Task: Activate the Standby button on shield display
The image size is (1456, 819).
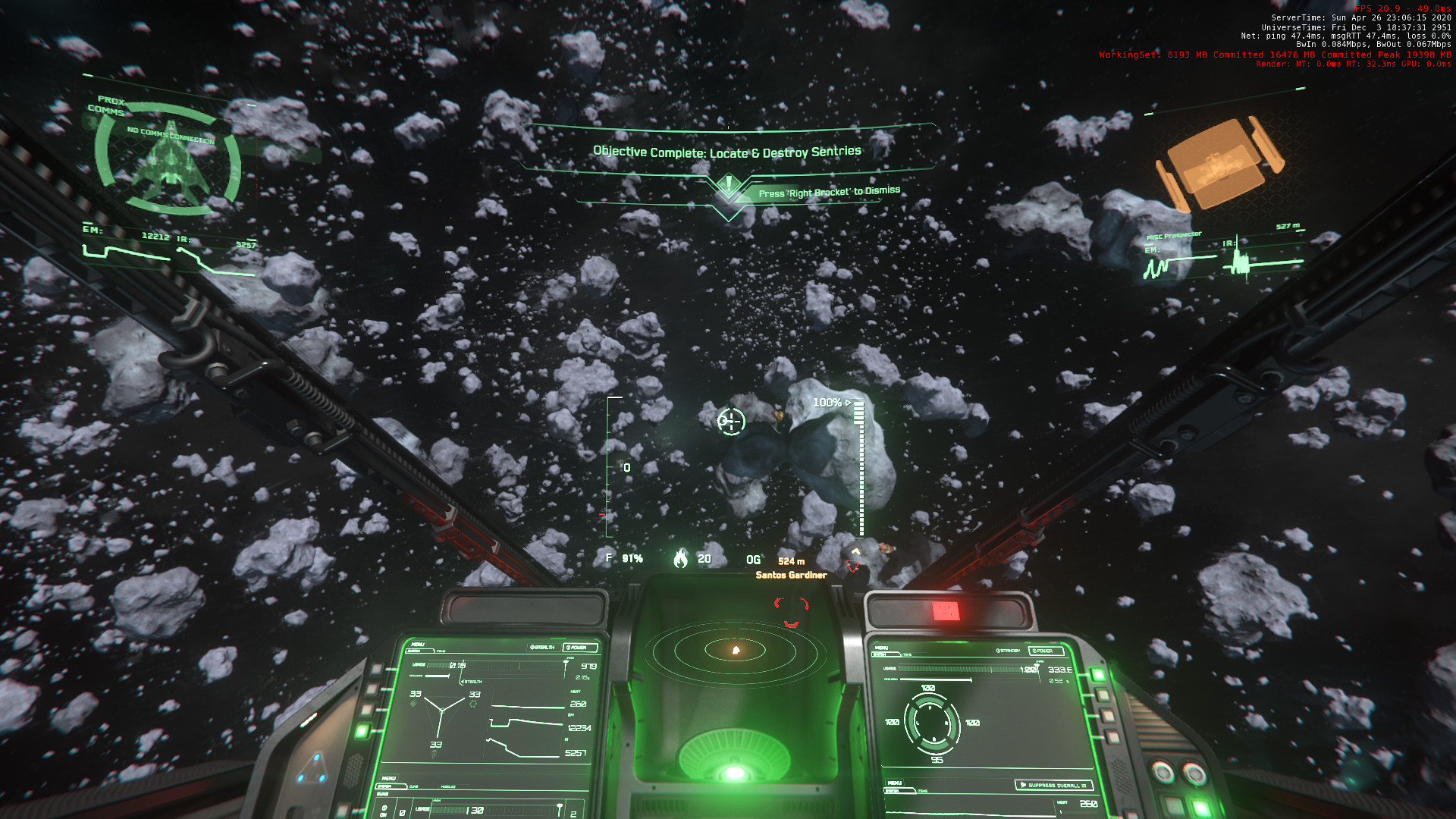Action: (x=1009, y=651)
